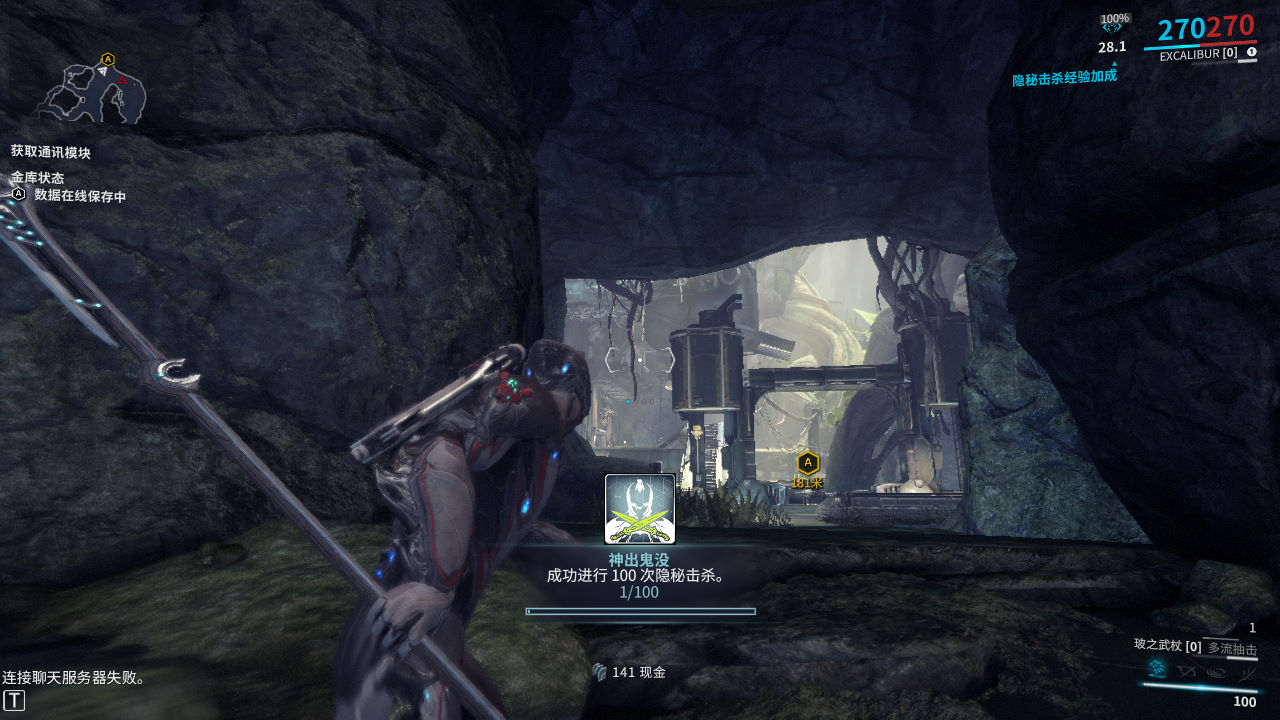Activate the second ability icon, crossed blades
1280x720 pixels.
1186,669
